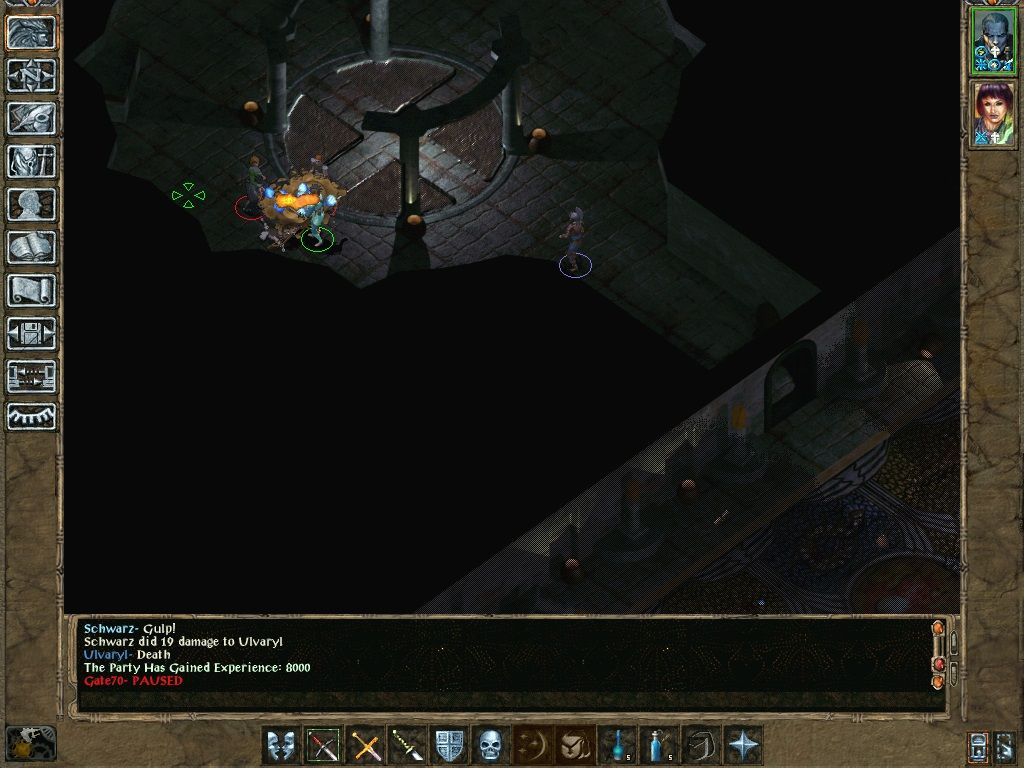Show the character record sheet
The width and height of the screenshot is (1024, 768).
pos(32,204)
